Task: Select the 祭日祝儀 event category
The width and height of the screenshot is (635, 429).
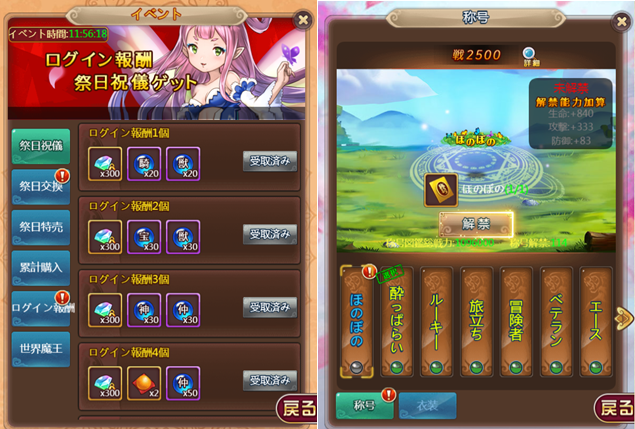Action: click(x=41, y=145)
